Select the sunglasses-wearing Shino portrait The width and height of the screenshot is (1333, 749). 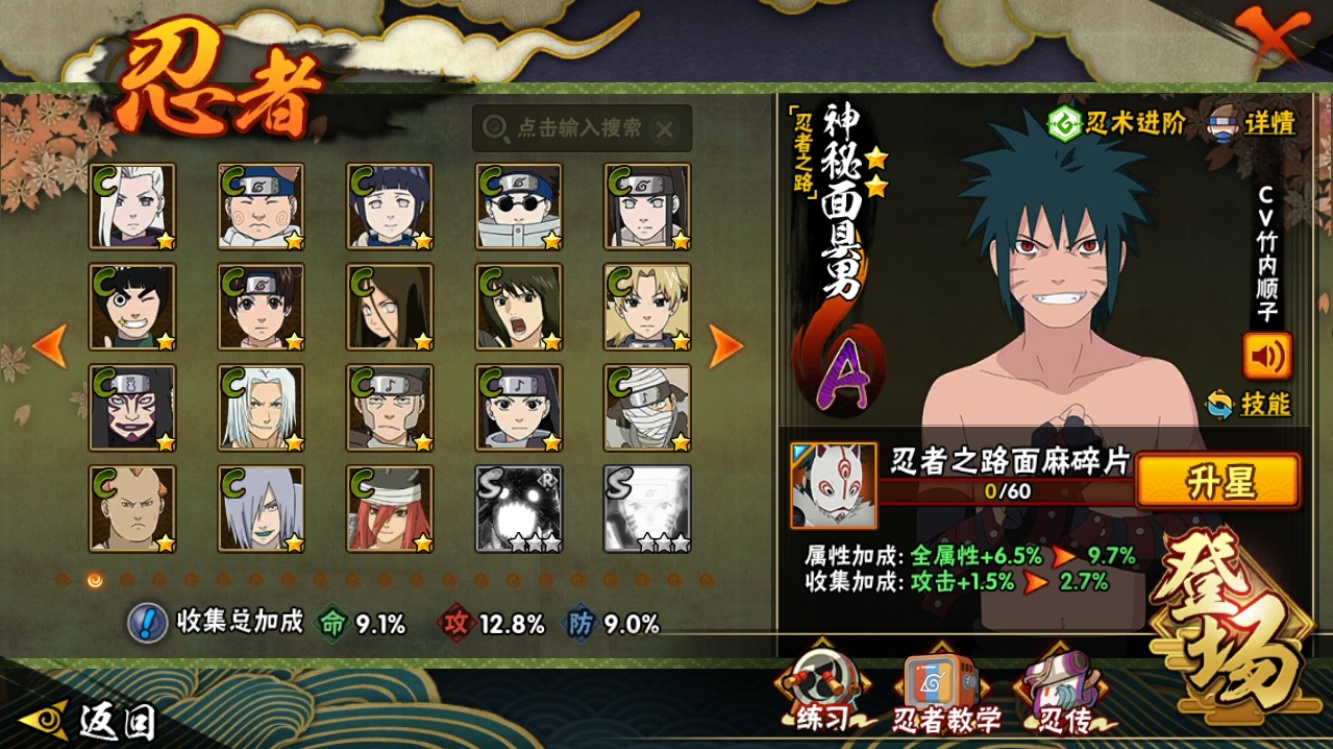(x=519, y=206)
